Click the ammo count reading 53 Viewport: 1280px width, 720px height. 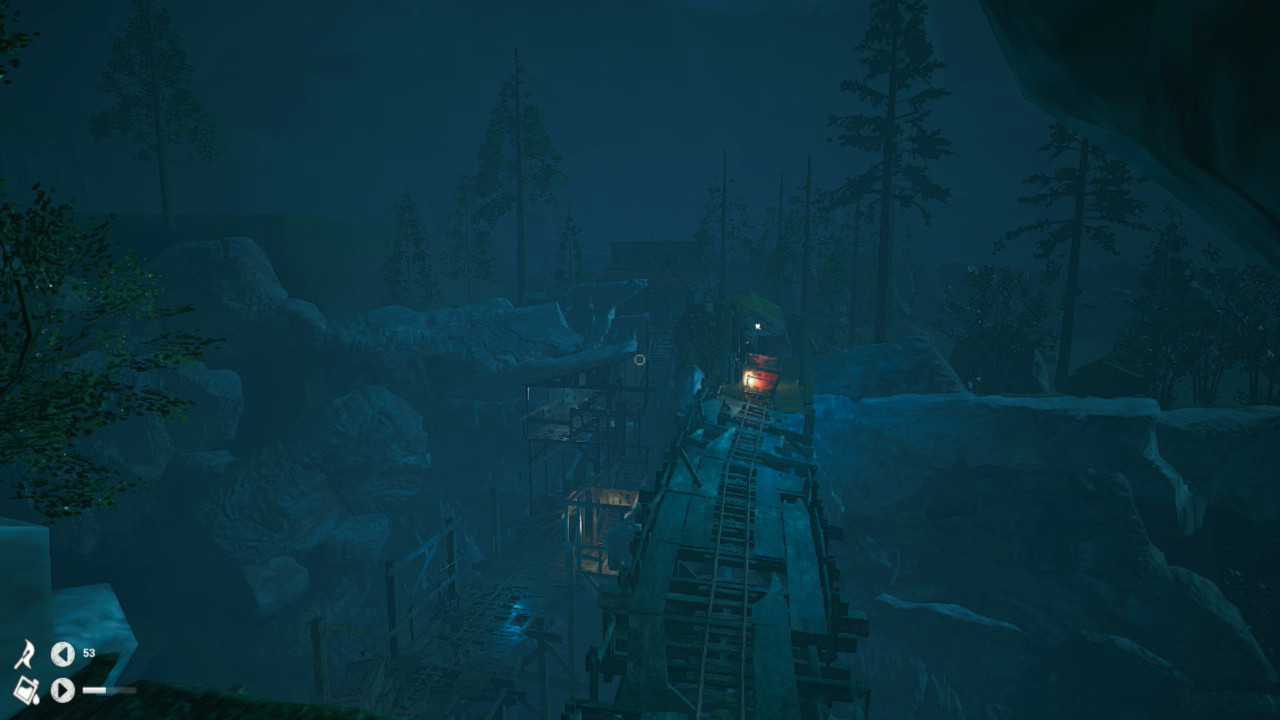pos(88,652)
